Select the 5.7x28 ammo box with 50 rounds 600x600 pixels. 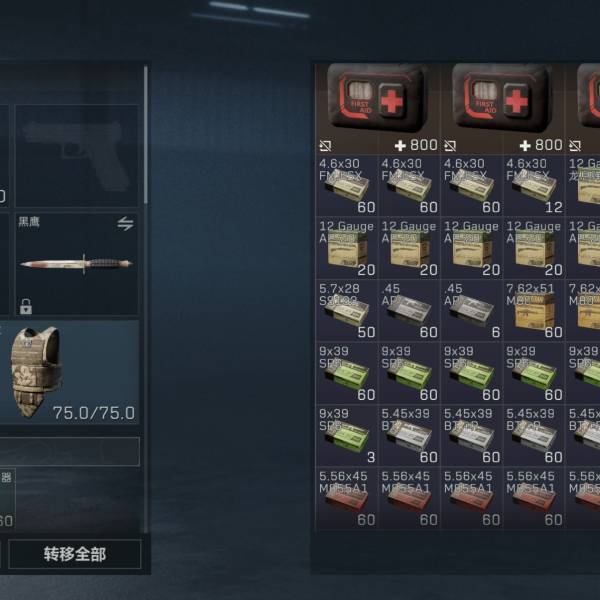tap(346, 310)
